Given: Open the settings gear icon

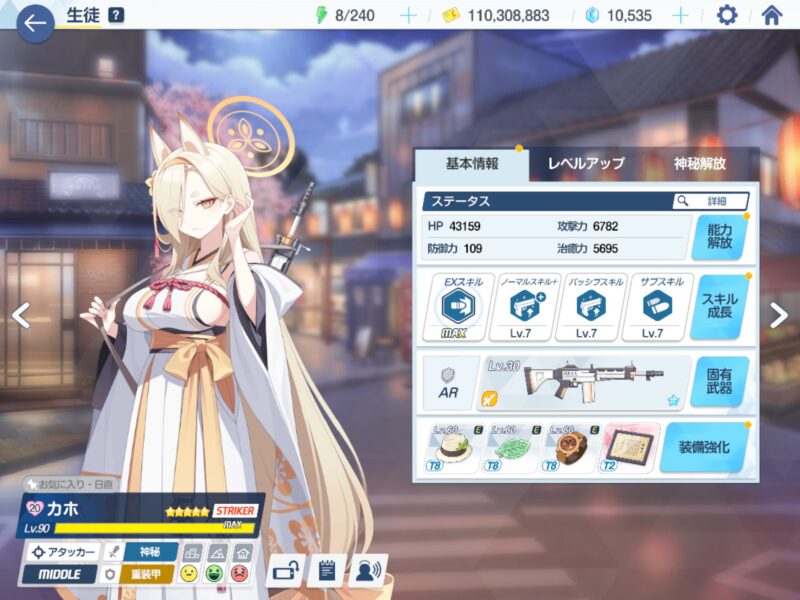Looking at the screenshot, I should coord(727,15).
